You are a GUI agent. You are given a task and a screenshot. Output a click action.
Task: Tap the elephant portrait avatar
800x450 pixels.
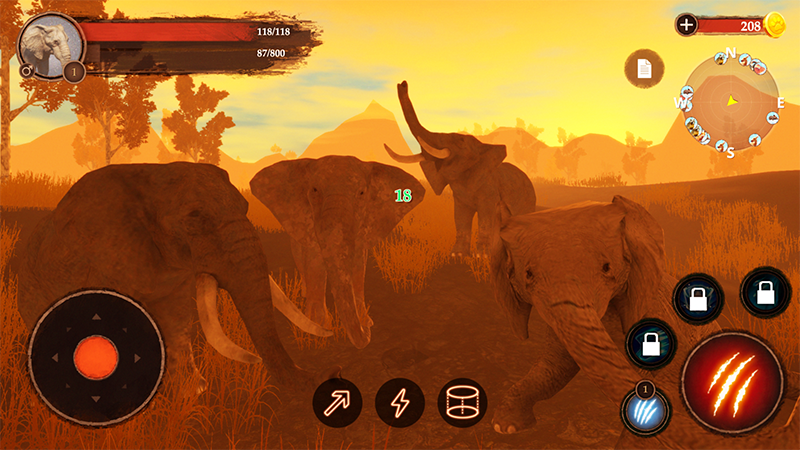(49, 45)
